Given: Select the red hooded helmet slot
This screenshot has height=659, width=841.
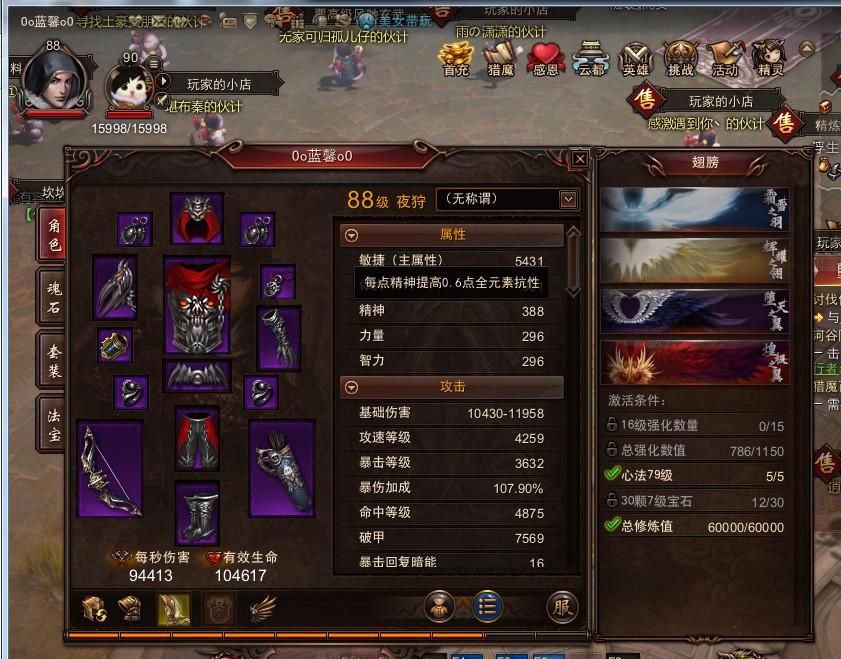Looking at the screenshot, I should (x=196, y=219).
